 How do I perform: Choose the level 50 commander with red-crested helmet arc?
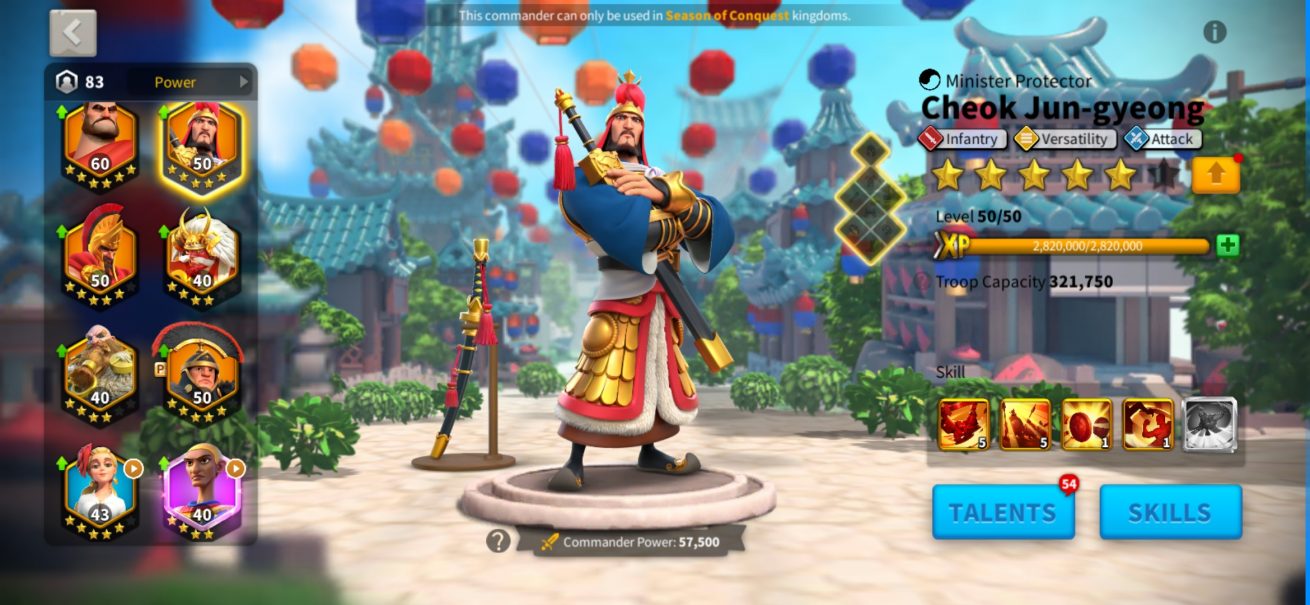(203, 376)
